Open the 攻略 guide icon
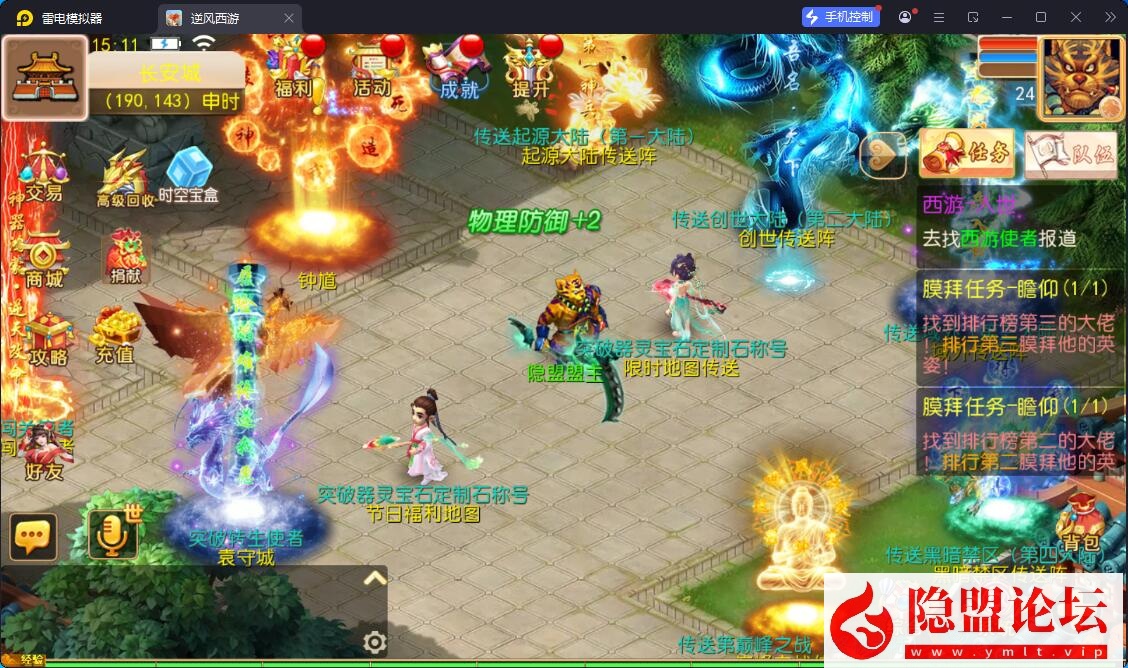 click(47, 338)
